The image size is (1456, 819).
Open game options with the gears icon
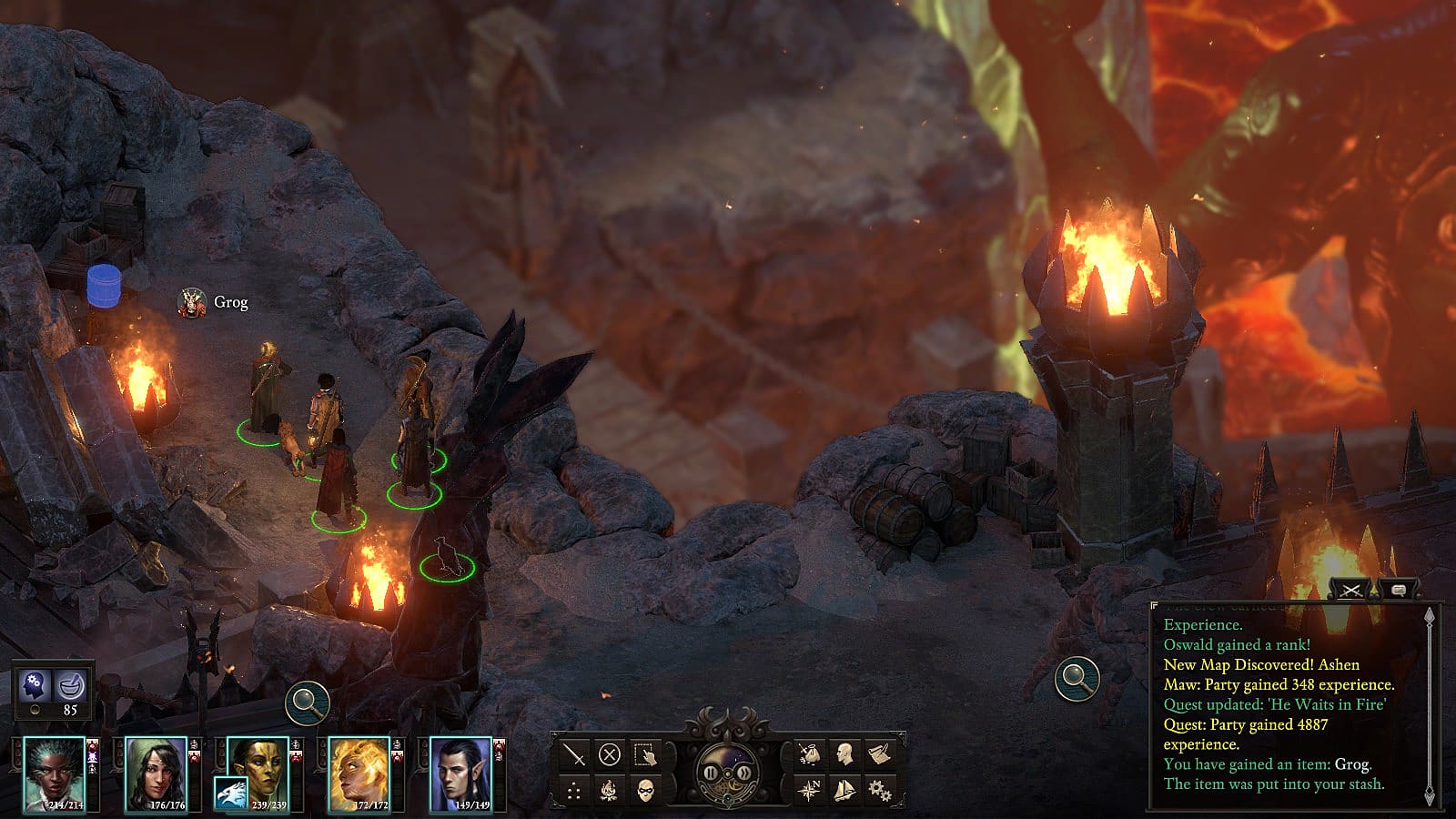[x=879, y=790]
